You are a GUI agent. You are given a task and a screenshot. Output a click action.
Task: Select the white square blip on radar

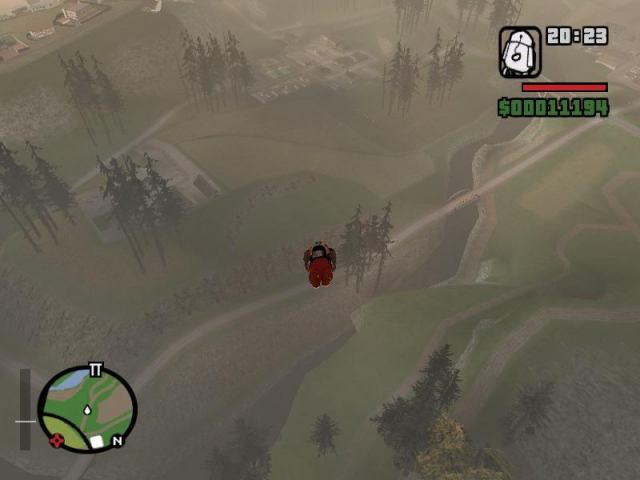(x=97, y=441)
